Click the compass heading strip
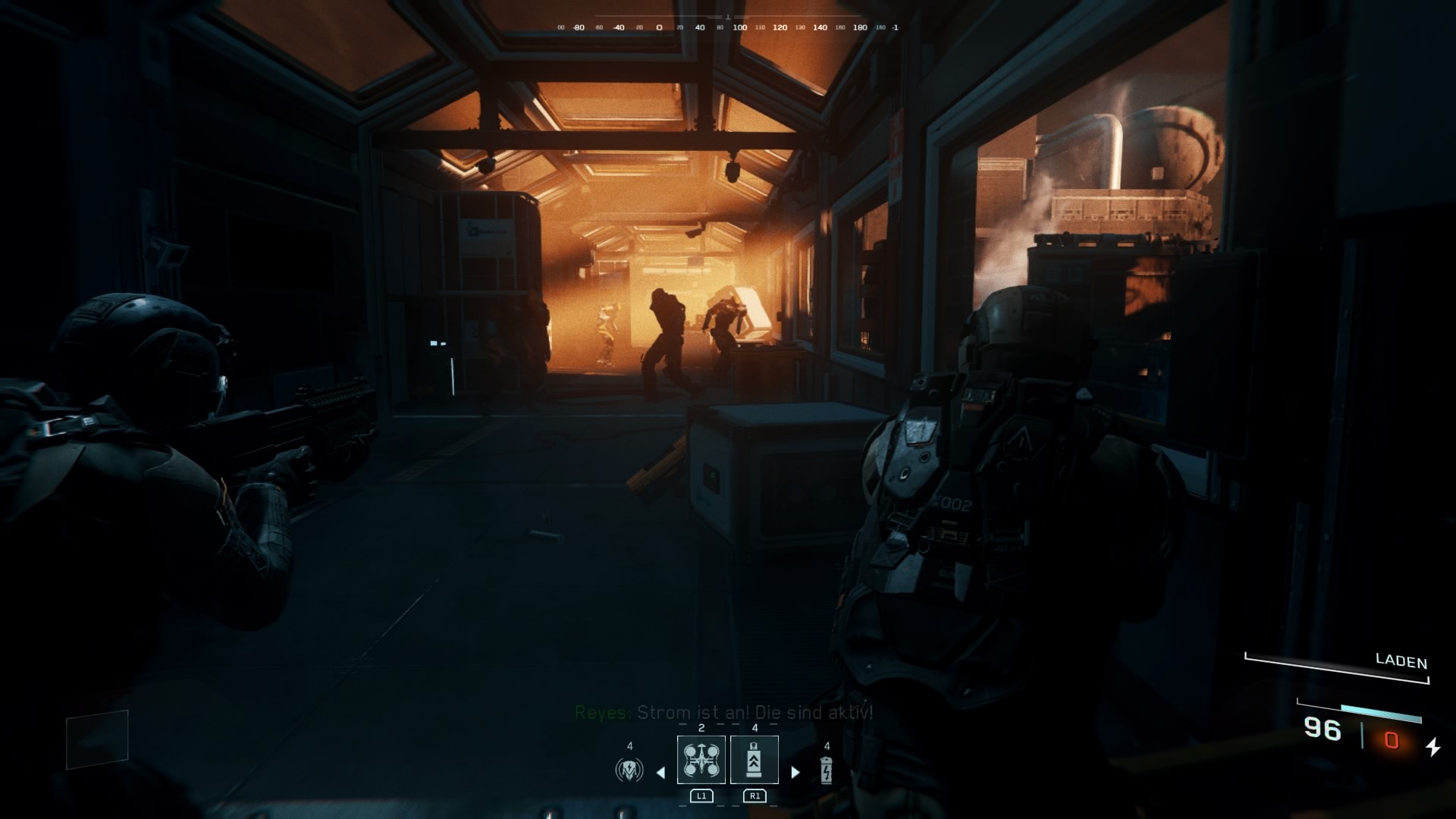This screenshot has height=819, width=1456. pos(727,27)
